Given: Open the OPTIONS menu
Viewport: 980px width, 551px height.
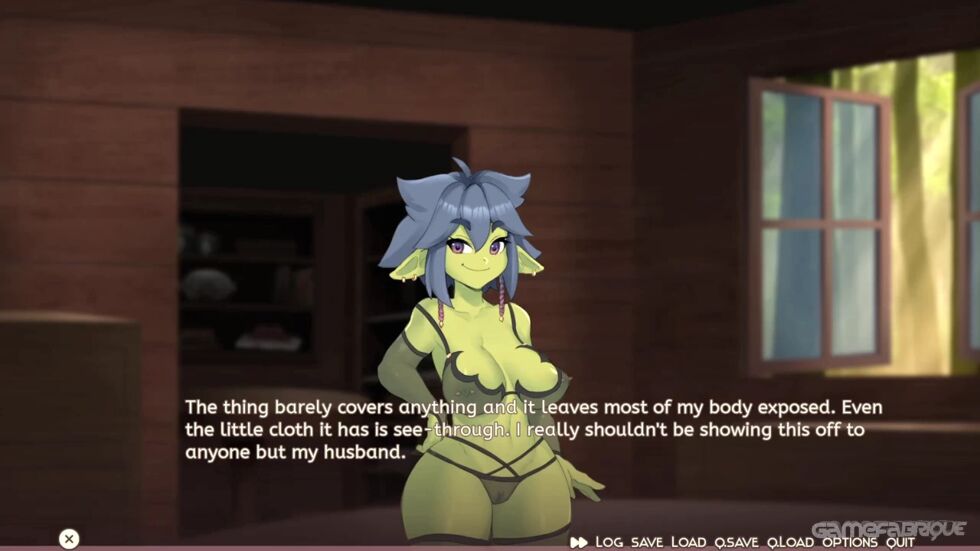Looking at the screenshot, I should pos(850,541).
